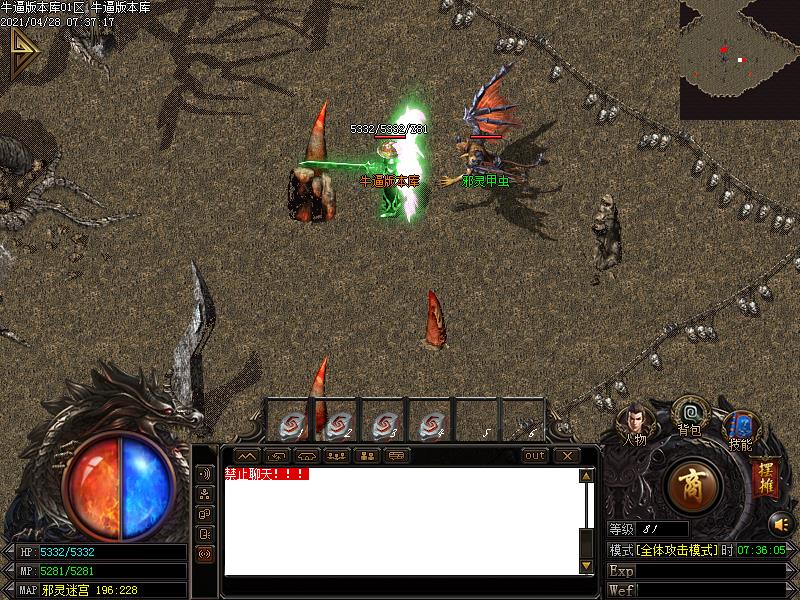
Task: Click the minimap in the corner
Action: click(x=739, y=60)
